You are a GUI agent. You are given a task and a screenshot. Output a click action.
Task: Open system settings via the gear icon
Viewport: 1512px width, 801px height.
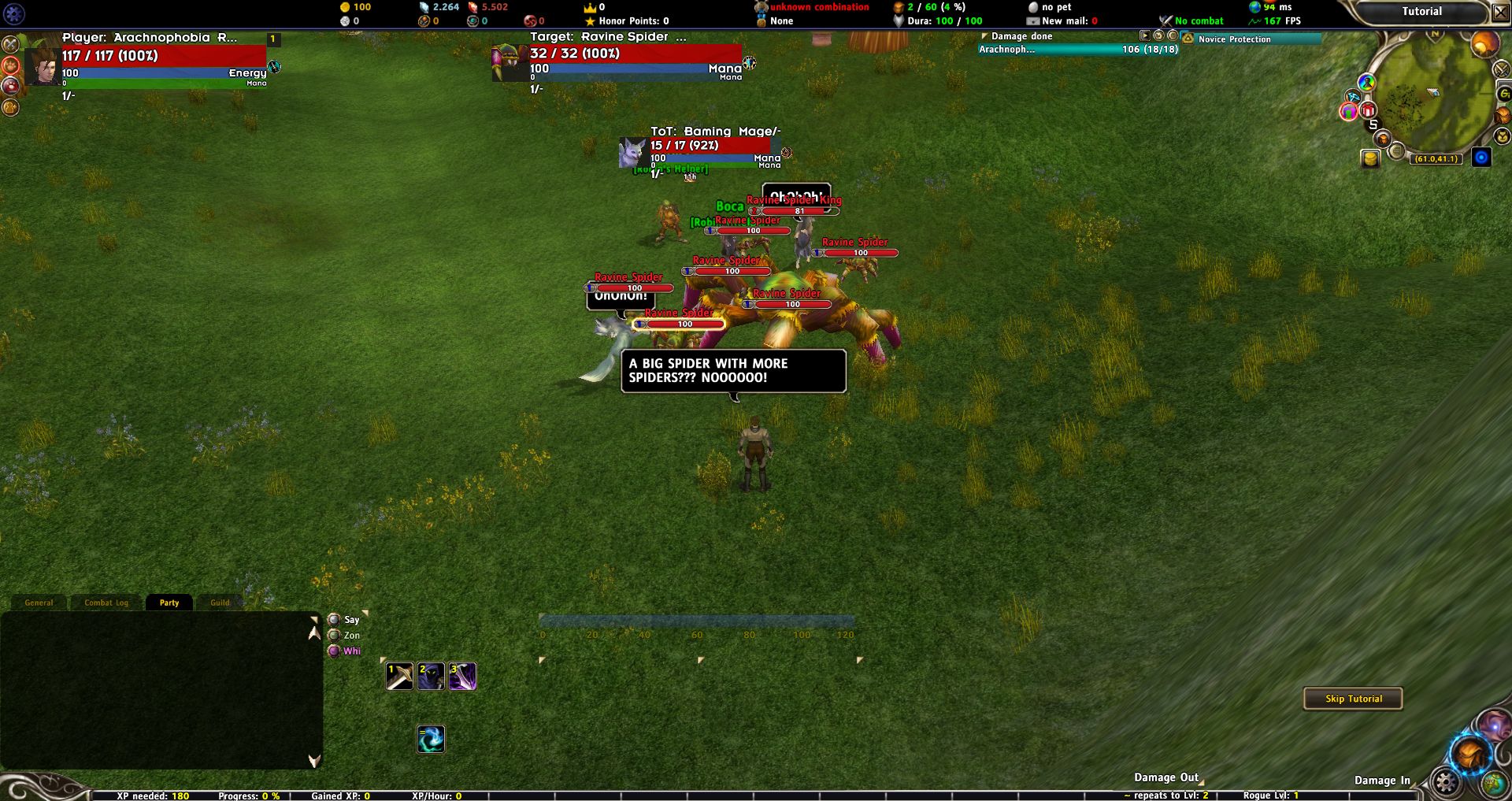tap(1446, 782)
